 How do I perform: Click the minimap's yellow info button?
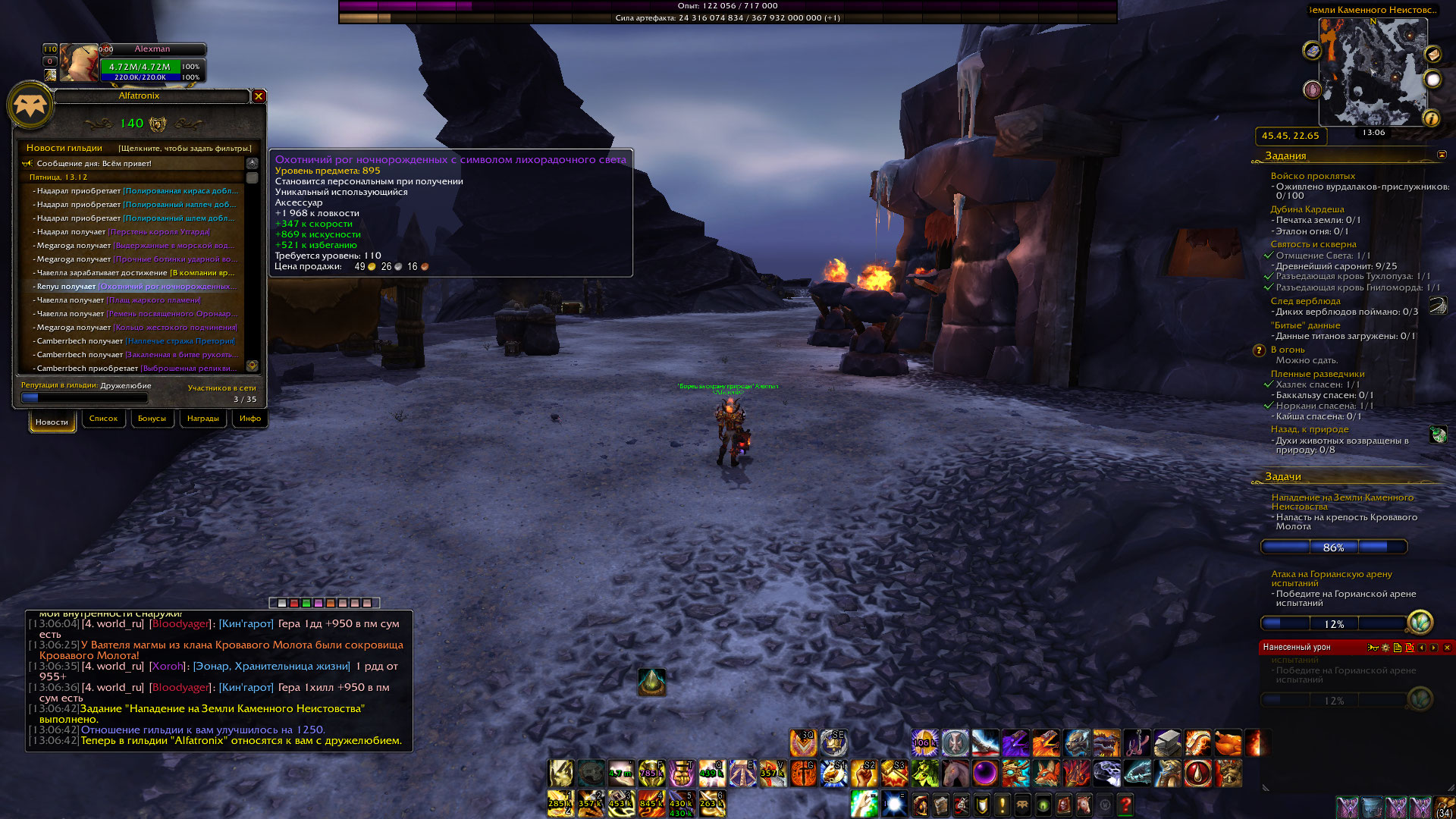pyautogui.click(x=1431, y=118)
